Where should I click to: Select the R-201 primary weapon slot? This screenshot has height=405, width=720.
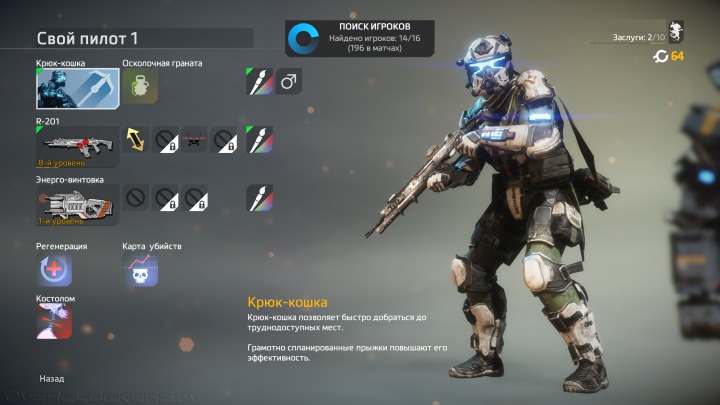(78, 146)
